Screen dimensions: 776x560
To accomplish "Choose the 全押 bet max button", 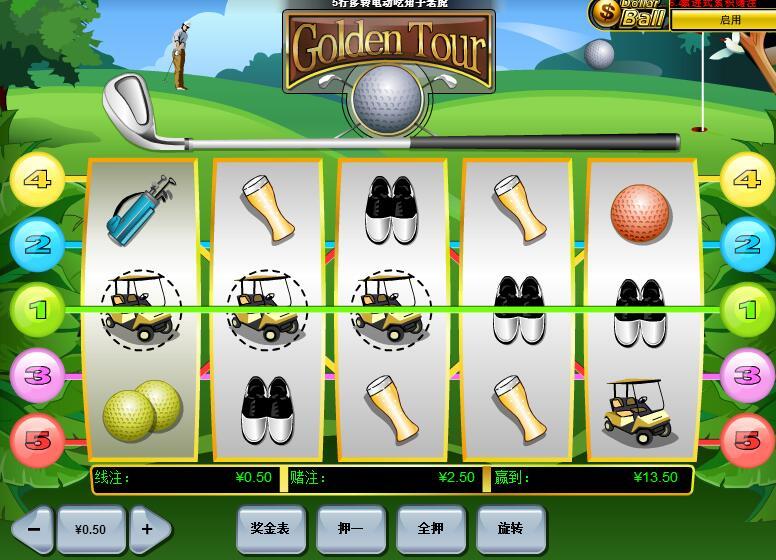I will pyautogui.click(x=431, y=529).
